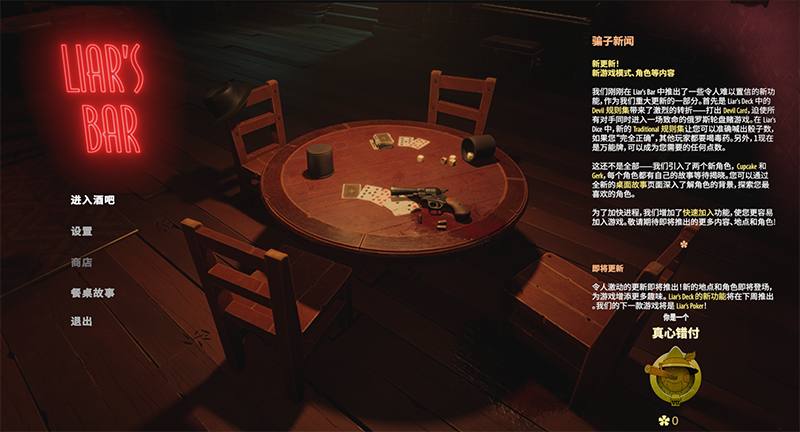Screen dimensions: 800x432
Task: Select 进入酒吧 to enter the bar
Action: (92, 200)
